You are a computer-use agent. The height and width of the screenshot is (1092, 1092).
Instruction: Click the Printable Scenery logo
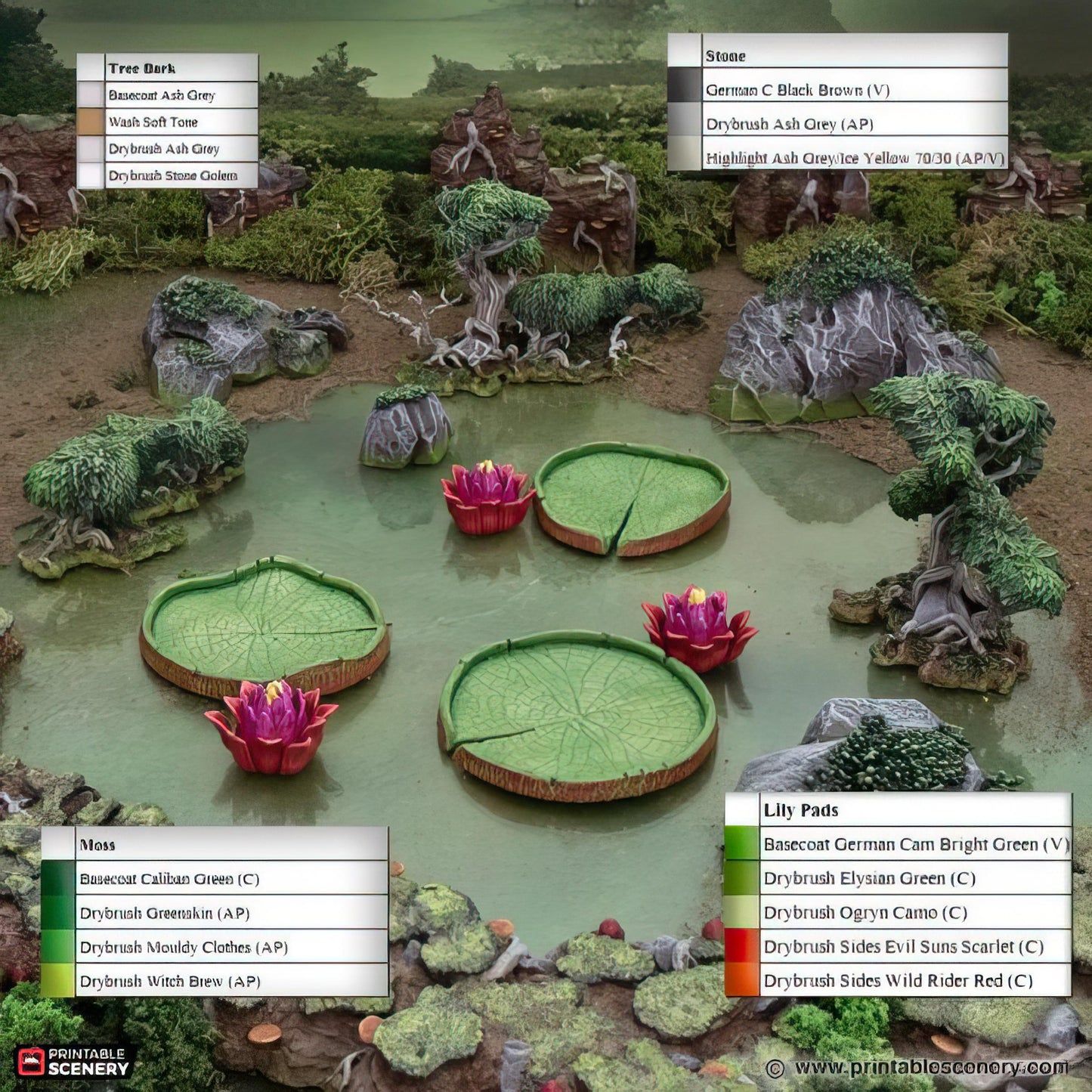tap(73, 1061)
